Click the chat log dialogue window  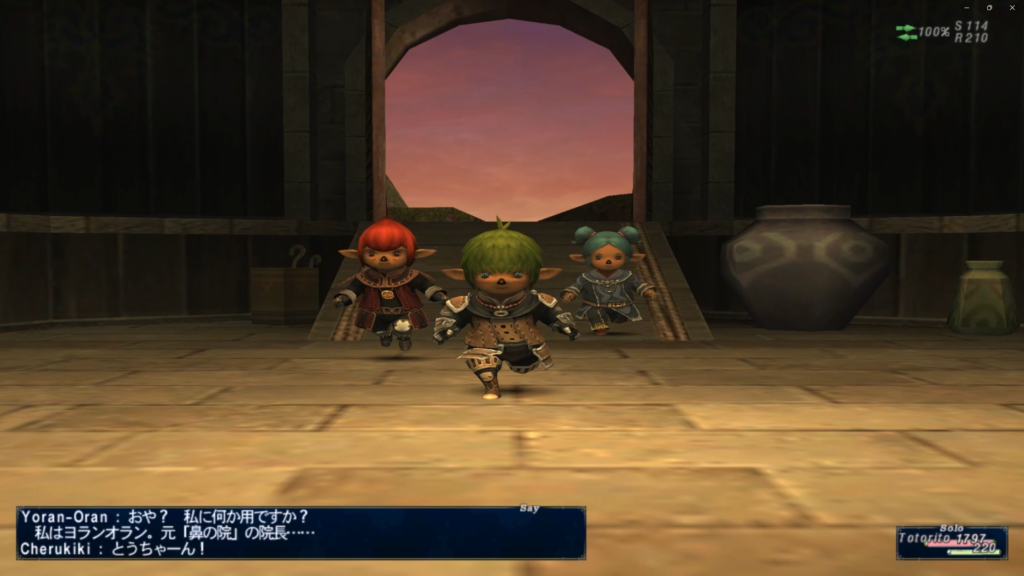300,532
